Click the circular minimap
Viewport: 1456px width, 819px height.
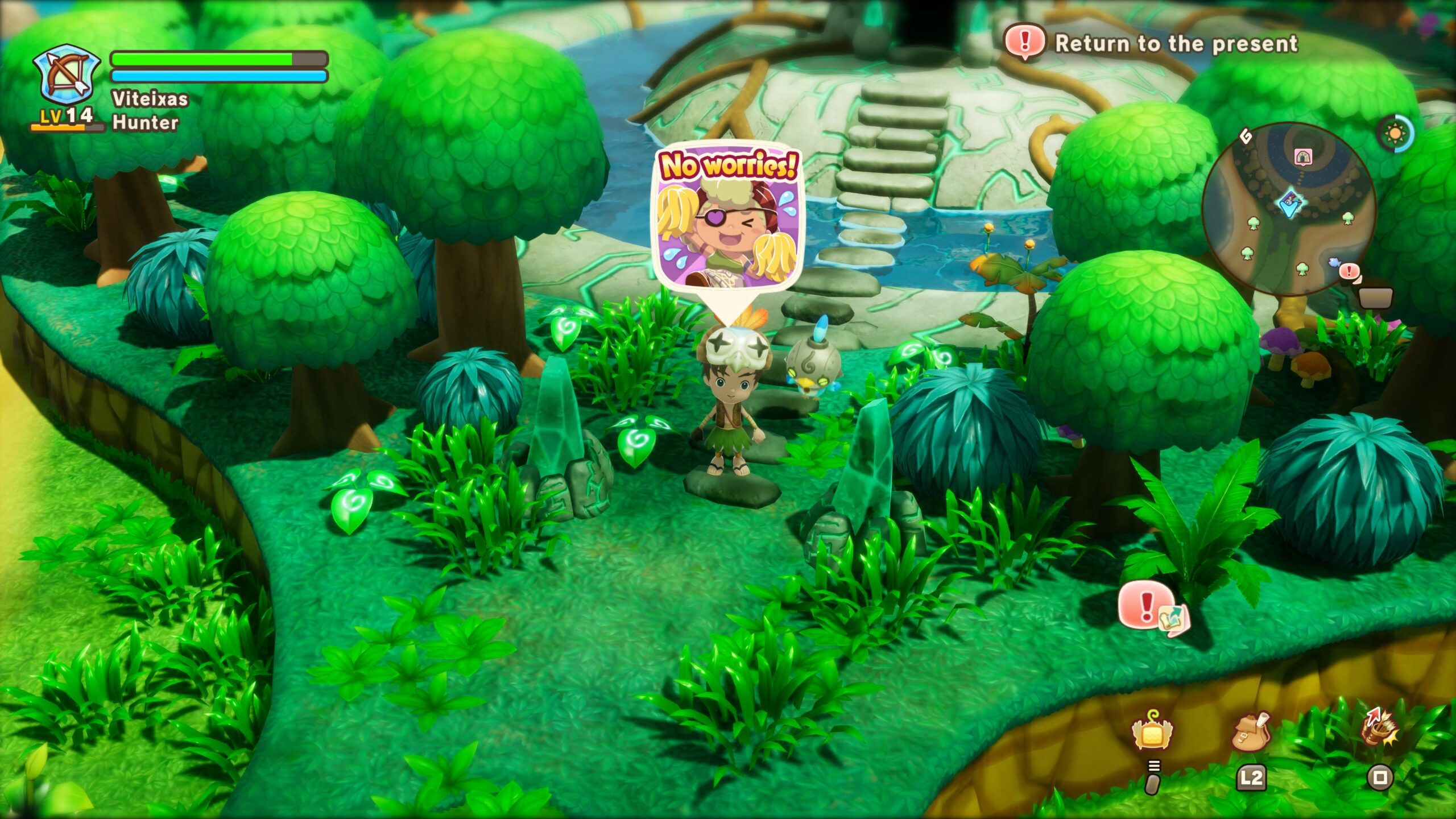click(1289, 209)
